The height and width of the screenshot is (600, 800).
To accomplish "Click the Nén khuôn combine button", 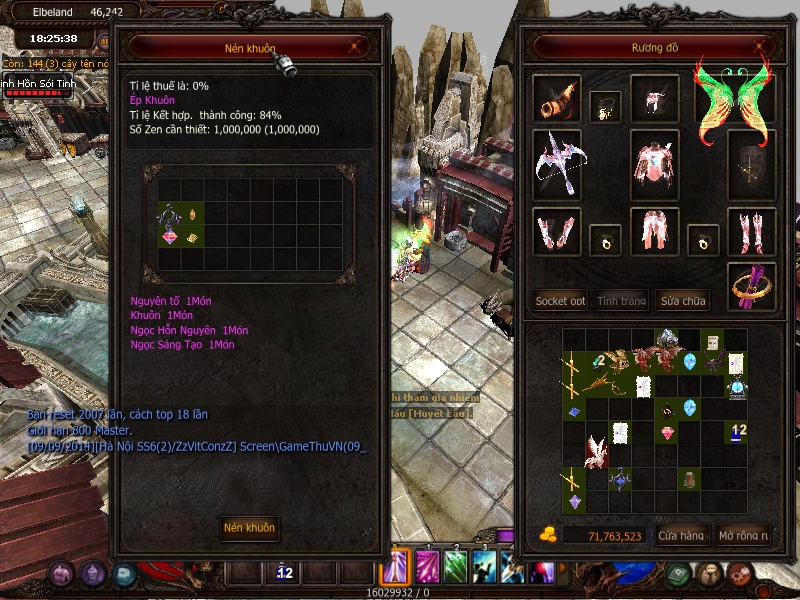I will pyautogui.click(x=249, y=528).
